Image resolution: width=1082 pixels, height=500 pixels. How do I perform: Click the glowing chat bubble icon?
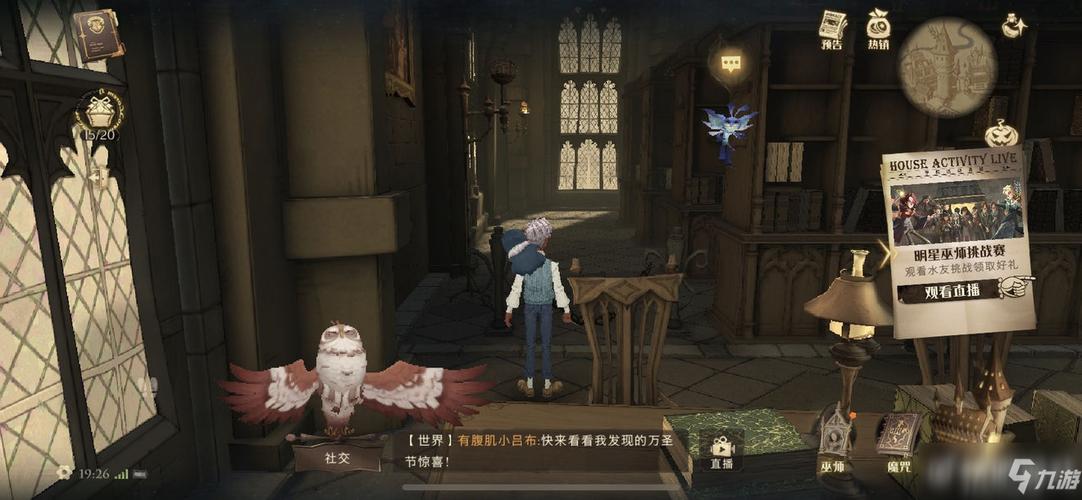[732, 65]
